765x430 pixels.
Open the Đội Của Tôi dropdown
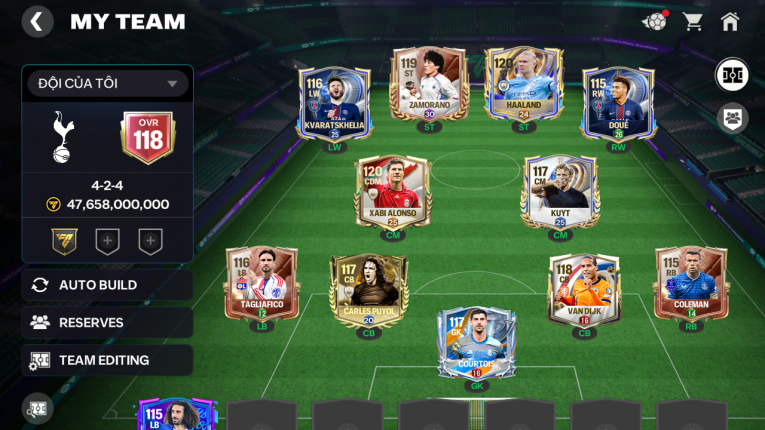tap(108, 84)
